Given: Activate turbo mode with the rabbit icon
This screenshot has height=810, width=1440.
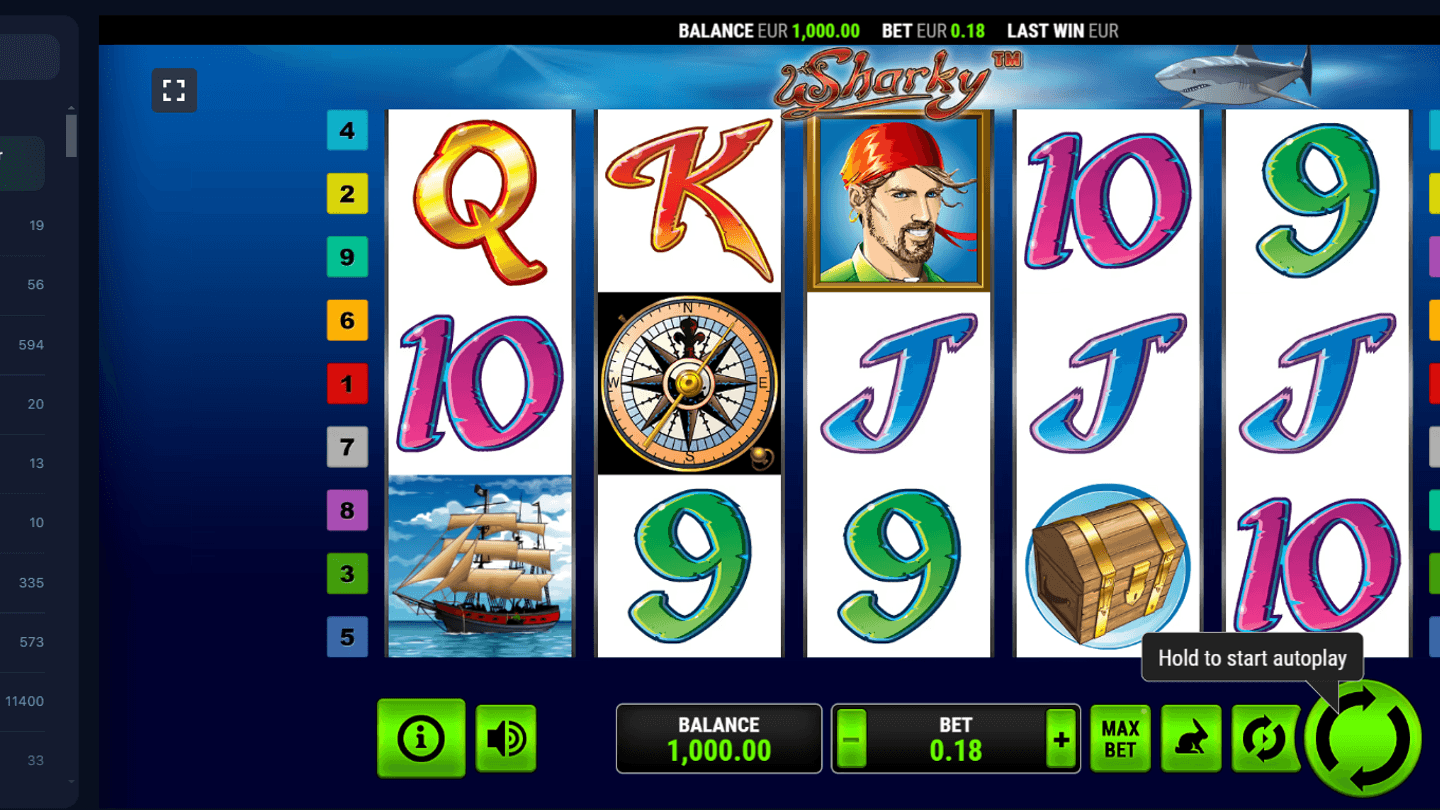Looking at the screenshot, I should [x=1190, y=737].
